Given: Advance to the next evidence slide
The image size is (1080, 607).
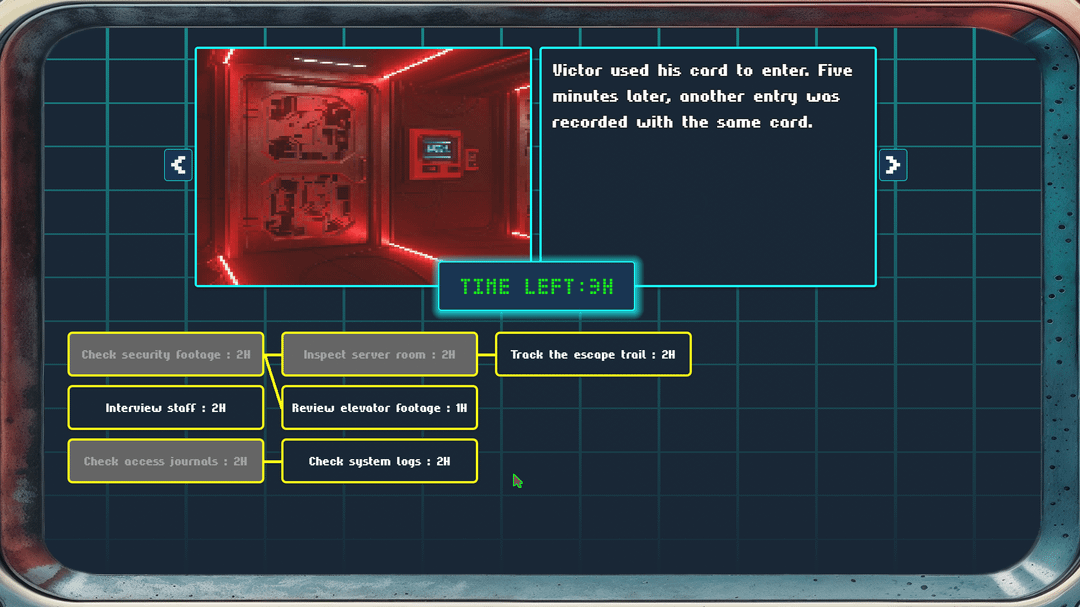Looking at the screenshot, I should pos(893,165).
